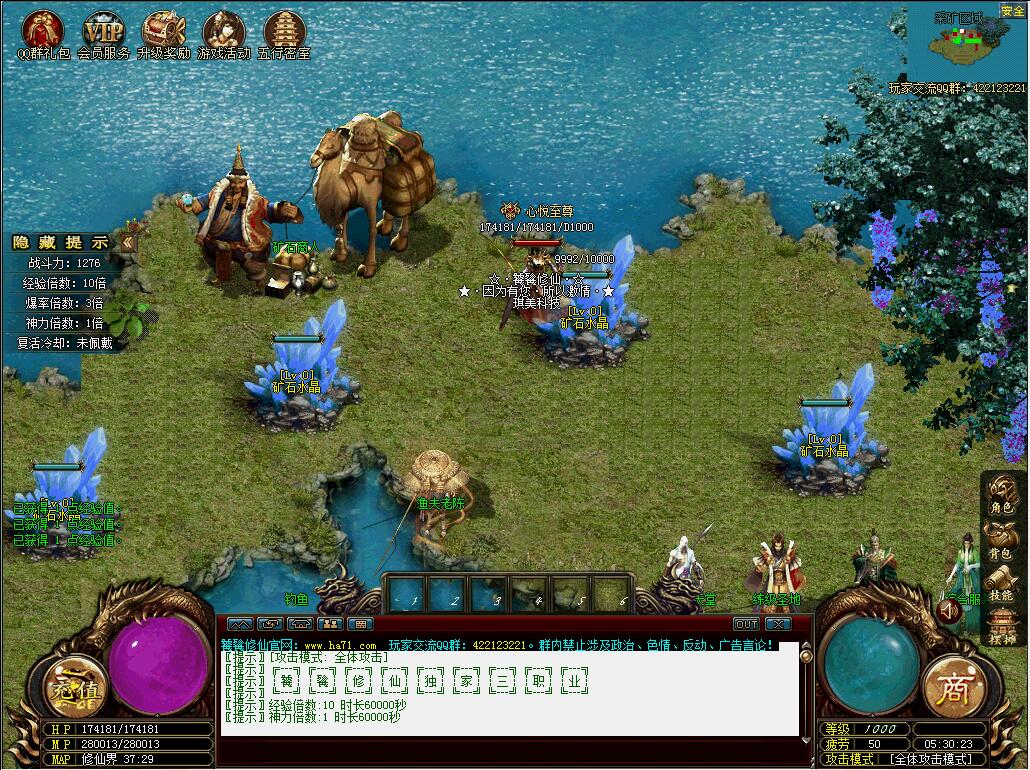Image resolution: width=1030 pixels, height=770 pixels.
Task: Open the 商 shop round button
Action: pos(955,686)
